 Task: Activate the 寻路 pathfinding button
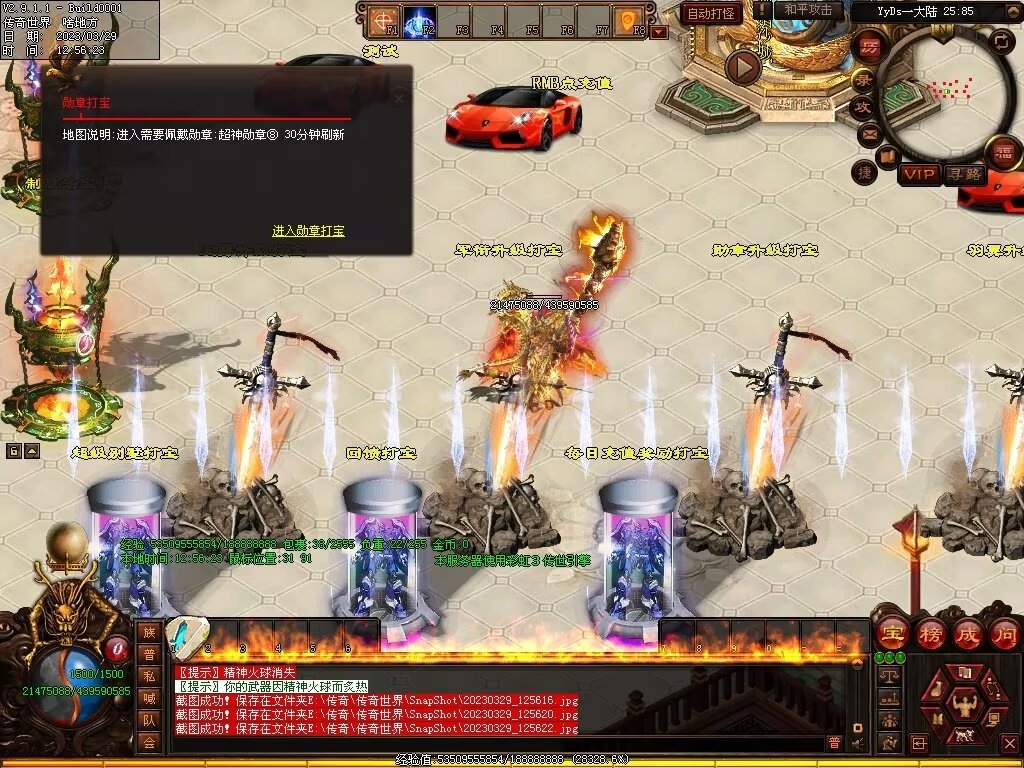click(x=964, y=175)
